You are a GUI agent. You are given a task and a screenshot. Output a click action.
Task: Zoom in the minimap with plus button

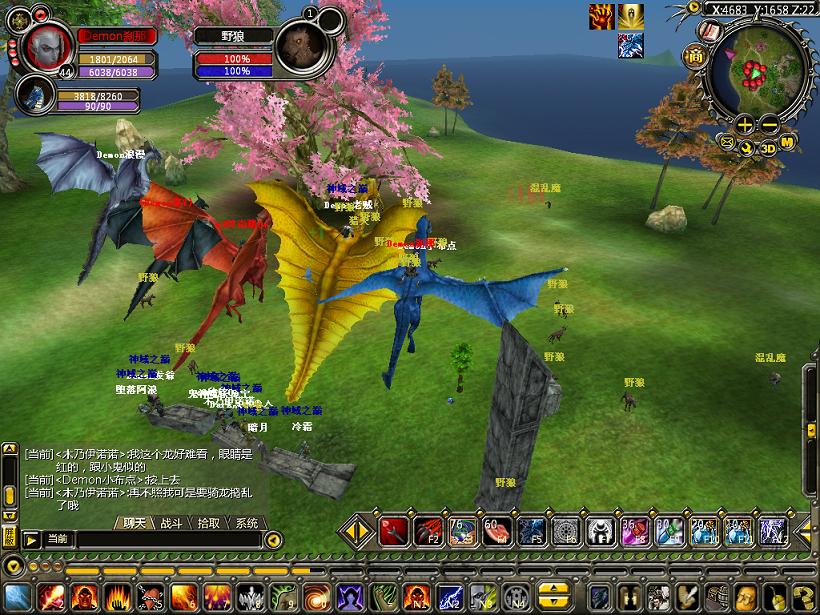click(745, 125)
